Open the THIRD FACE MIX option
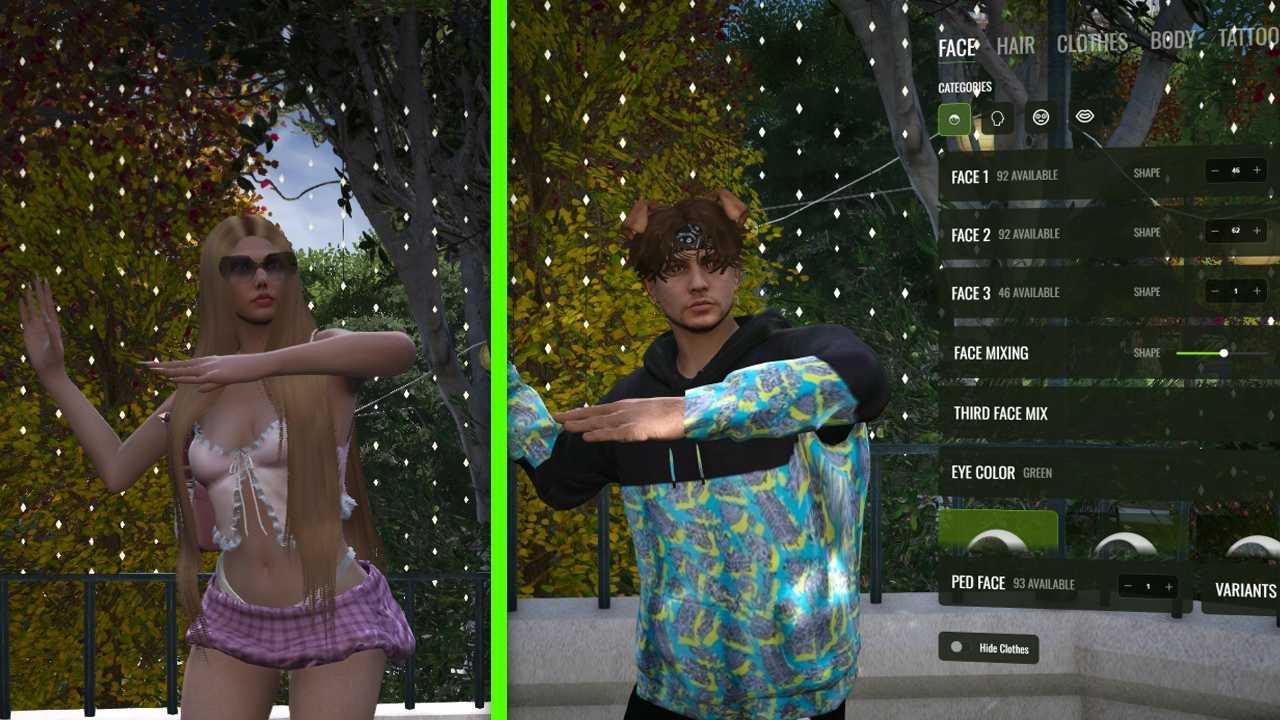The width and height of the screenshot is (1280, 720). (1000, 413)
